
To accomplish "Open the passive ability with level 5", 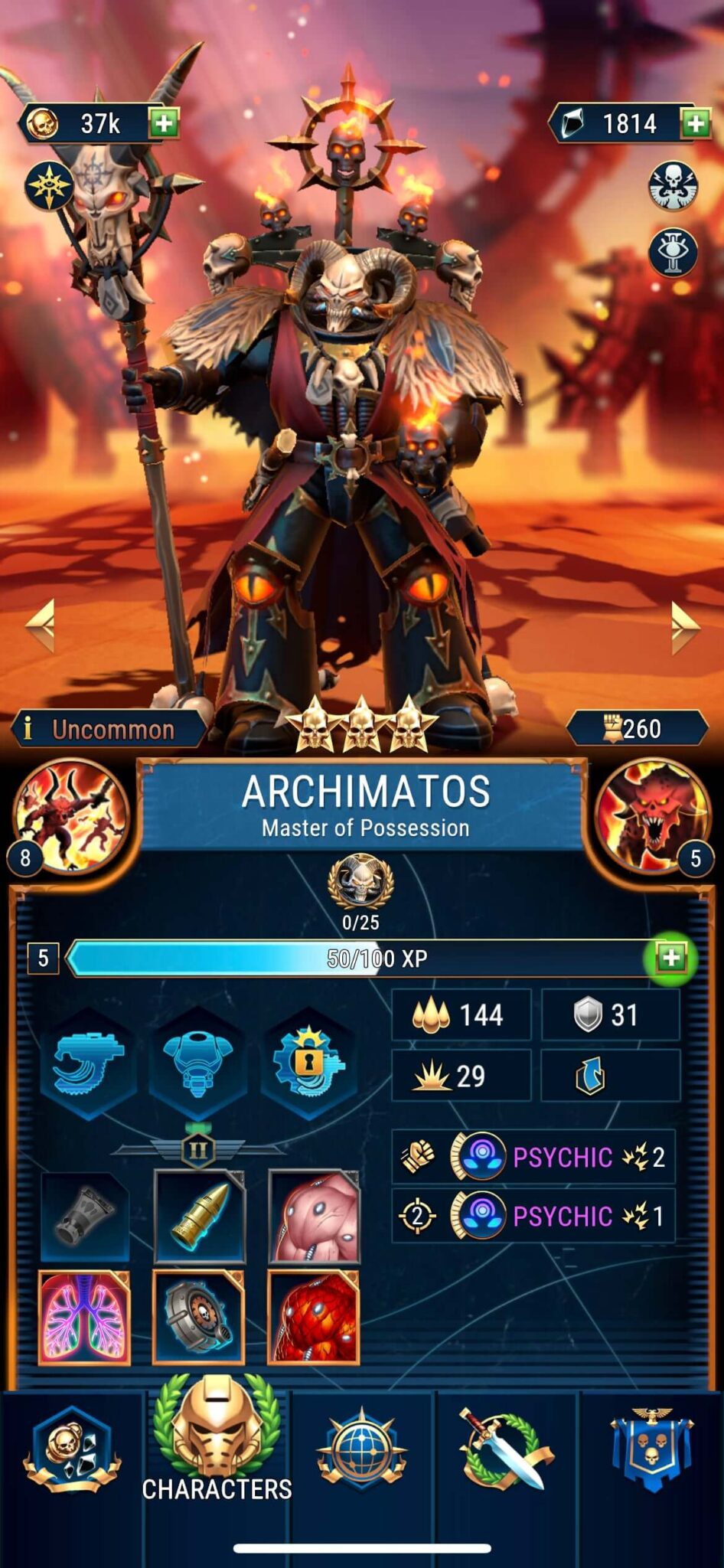I will pos(653,816).
